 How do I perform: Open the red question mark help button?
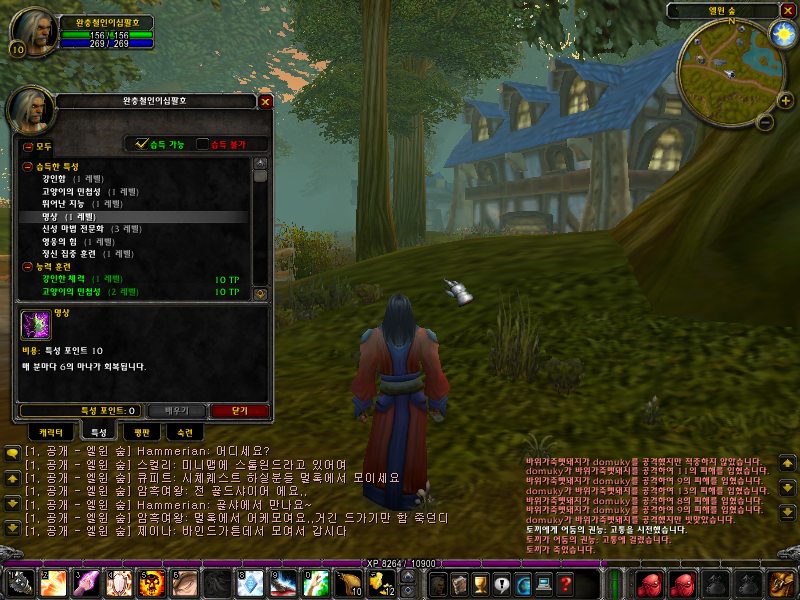[x=566, y=584]
